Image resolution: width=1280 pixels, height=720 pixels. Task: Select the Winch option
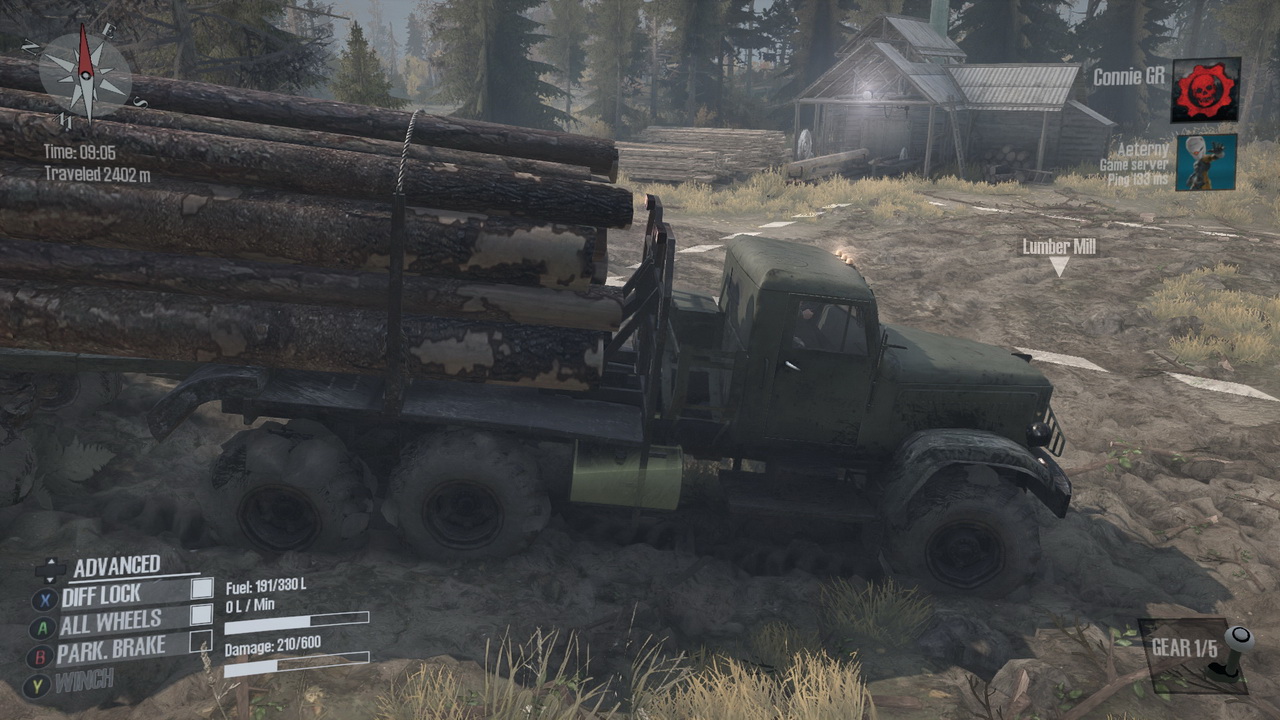coord(84,683)
